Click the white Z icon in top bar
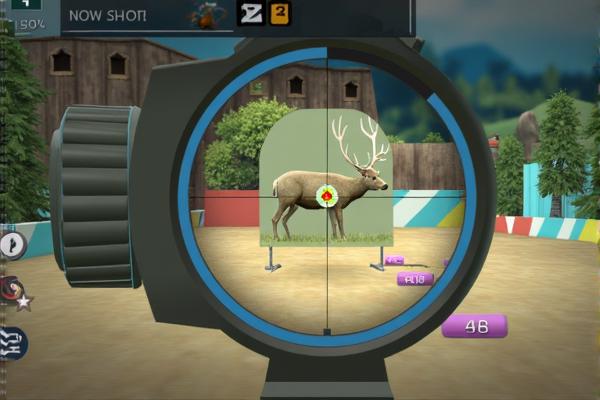Viewport: 600px width, 400px height. pyautogui.click(x=250, y=13)
